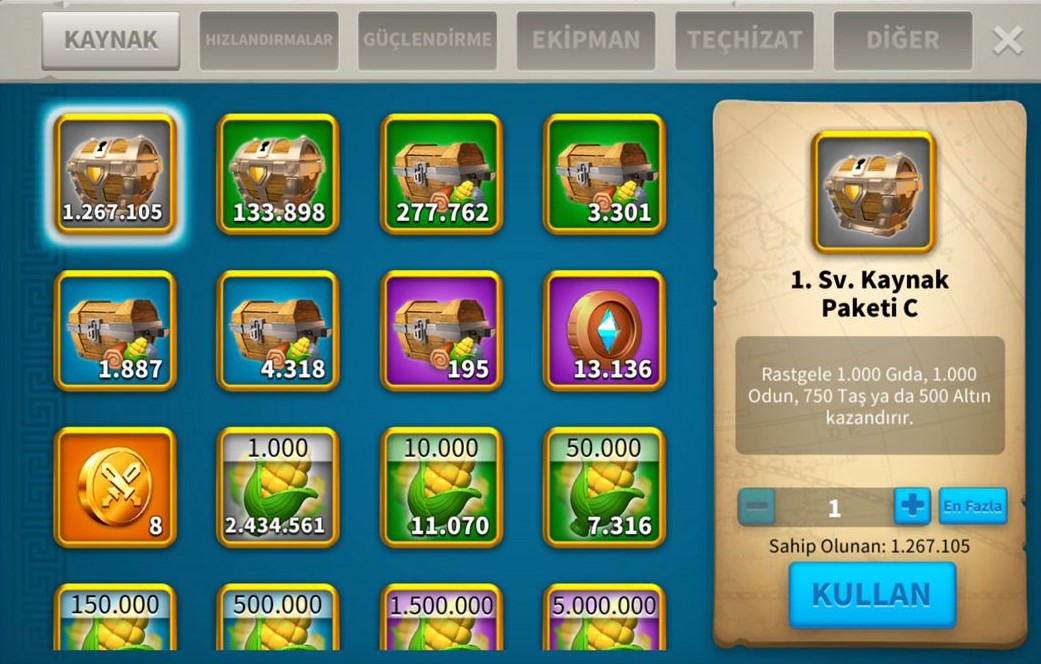Select the purple chest slot with 195

click(441, 330)
